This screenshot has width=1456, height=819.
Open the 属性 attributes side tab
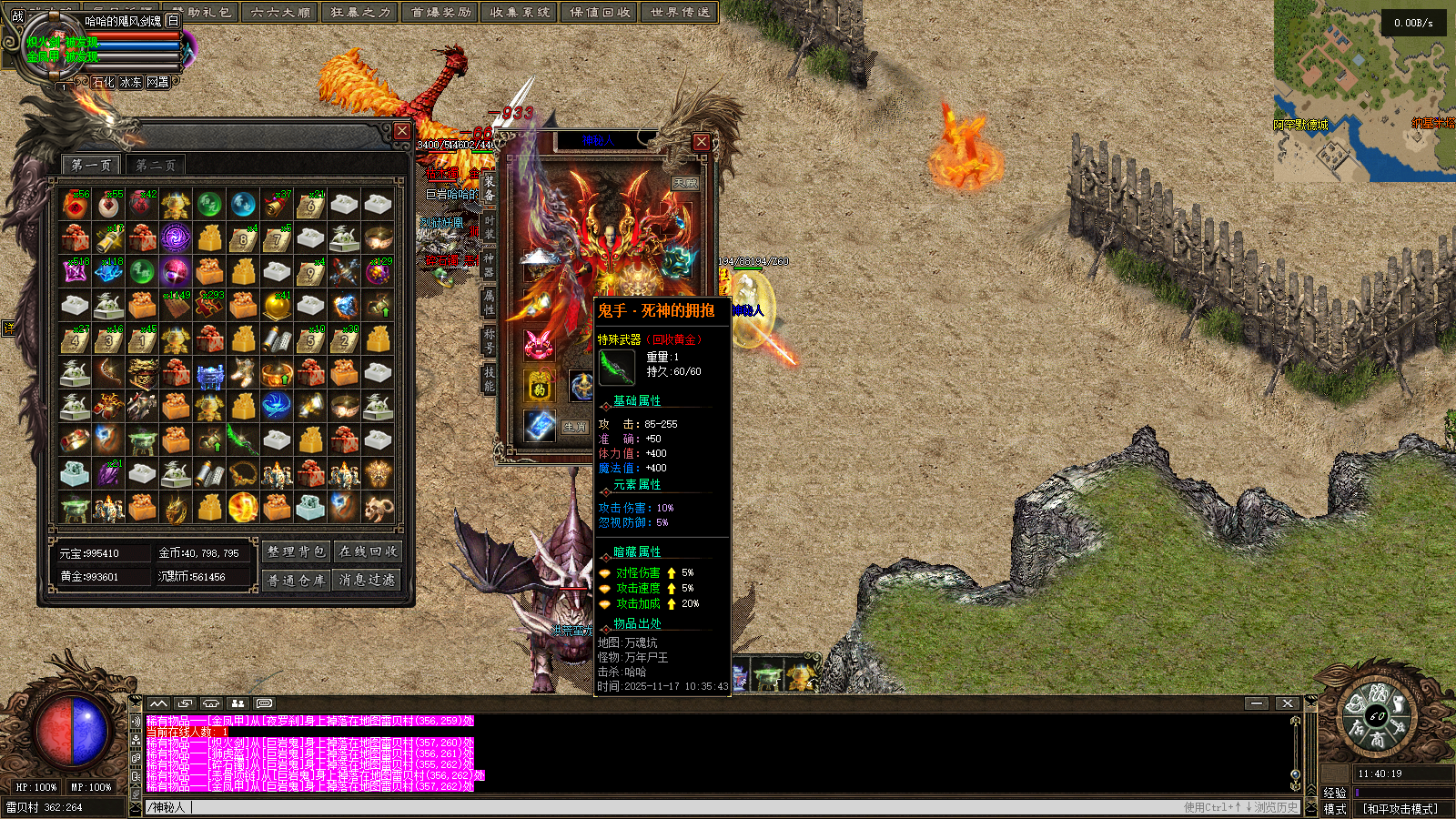[489, 302]
